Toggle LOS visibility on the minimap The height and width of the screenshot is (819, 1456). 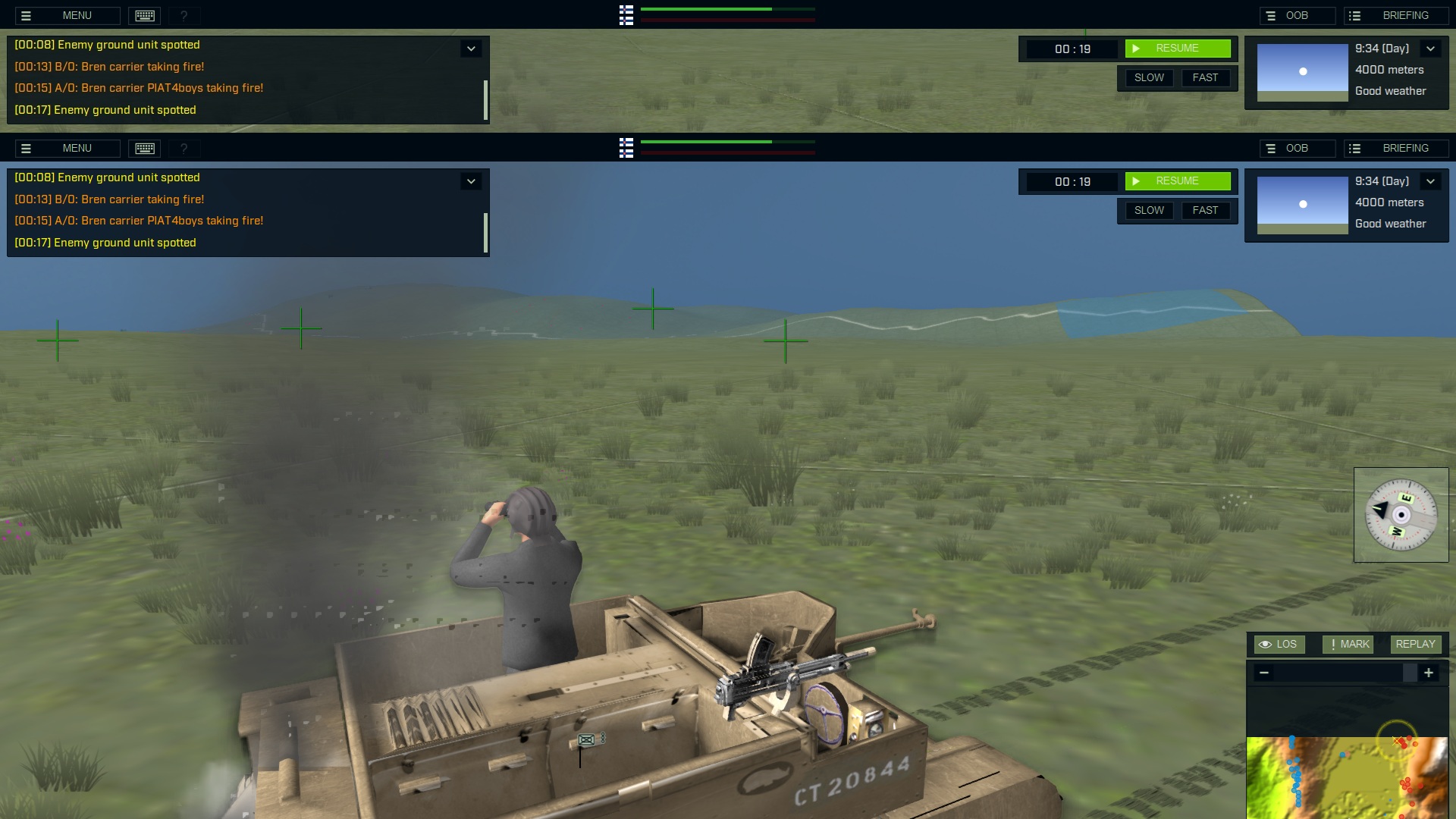pos(1280,644)
